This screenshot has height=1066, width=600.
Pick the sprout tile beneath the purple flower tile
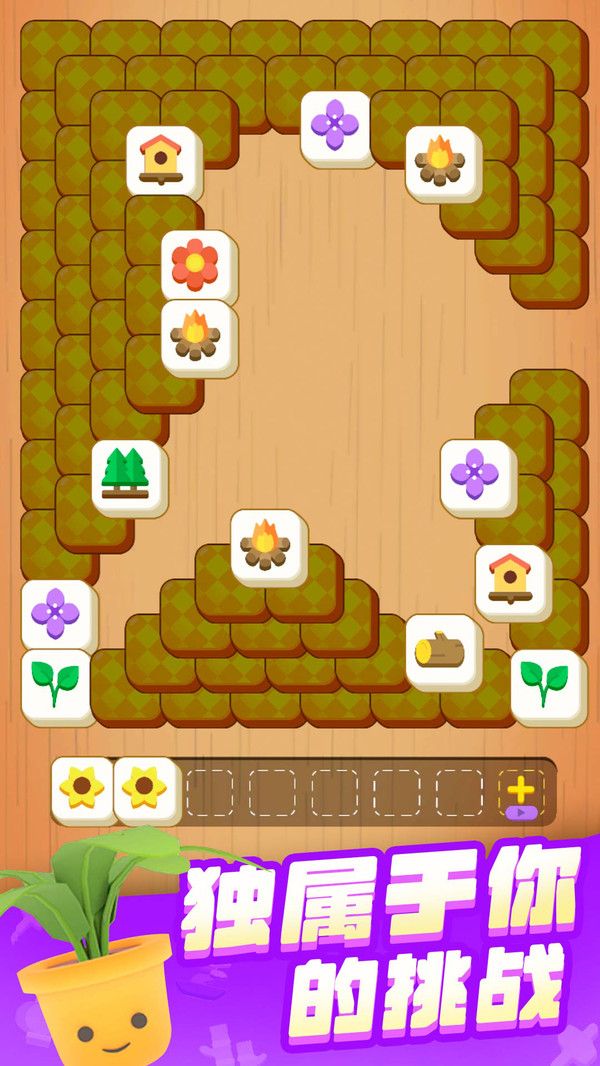pos(58,685)
